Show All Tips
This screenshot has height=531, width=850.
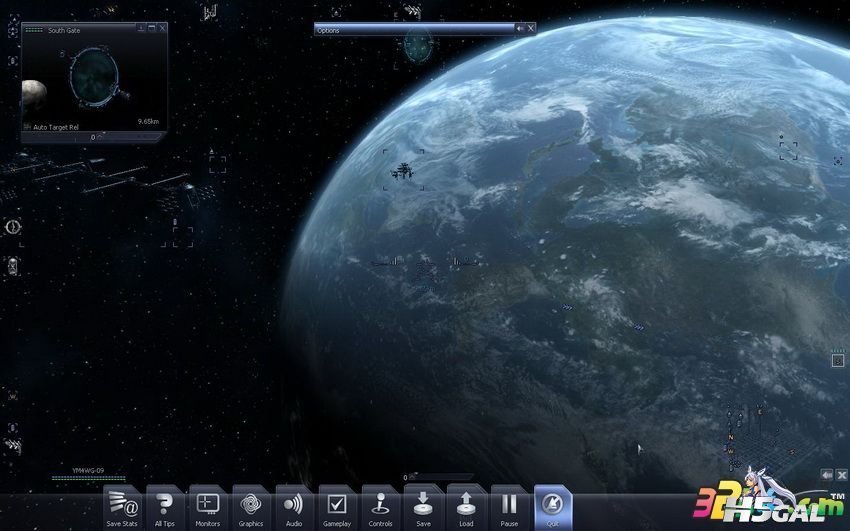(165, 506)
